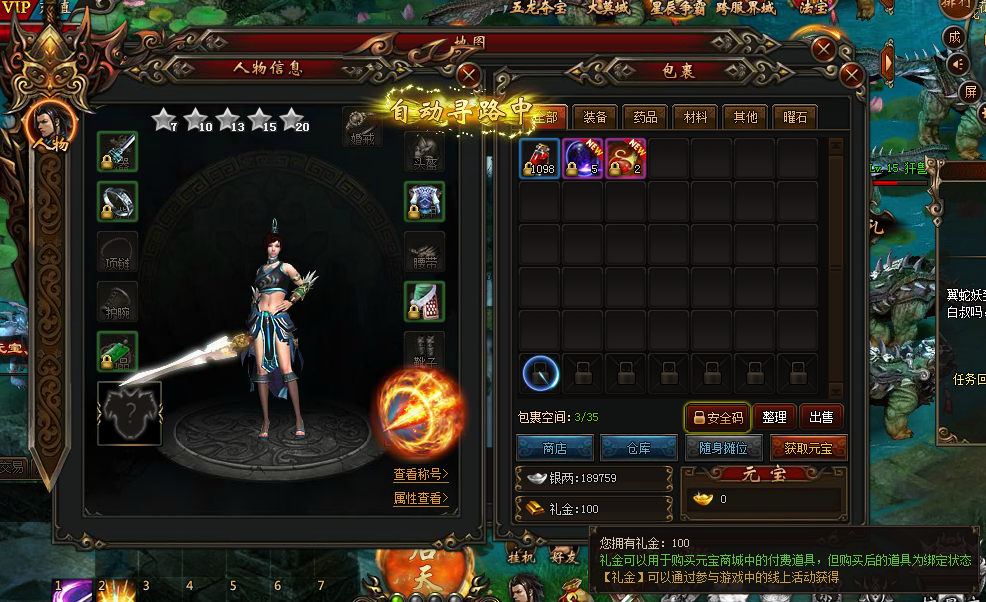Click the 出售 sell button

821,417
